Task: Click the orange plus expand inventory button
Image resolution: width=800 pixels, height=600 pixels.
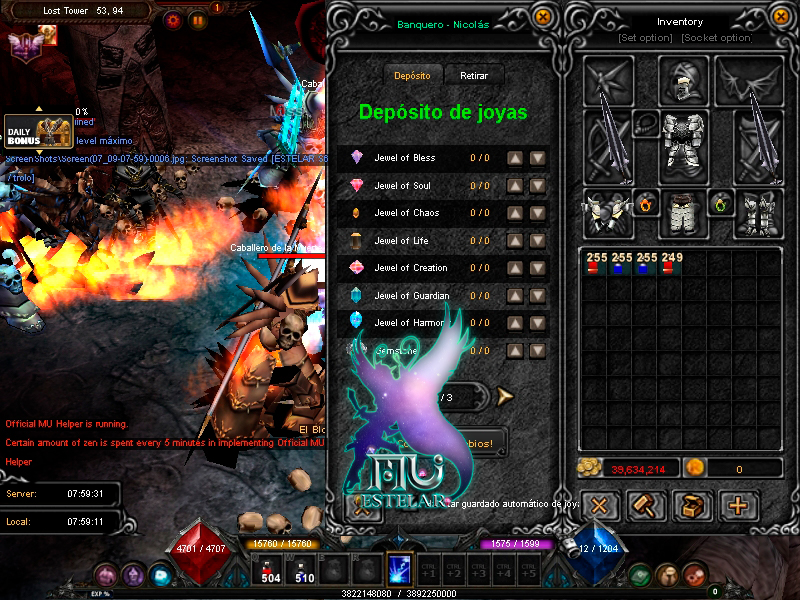Action: (x=739, y=505)
